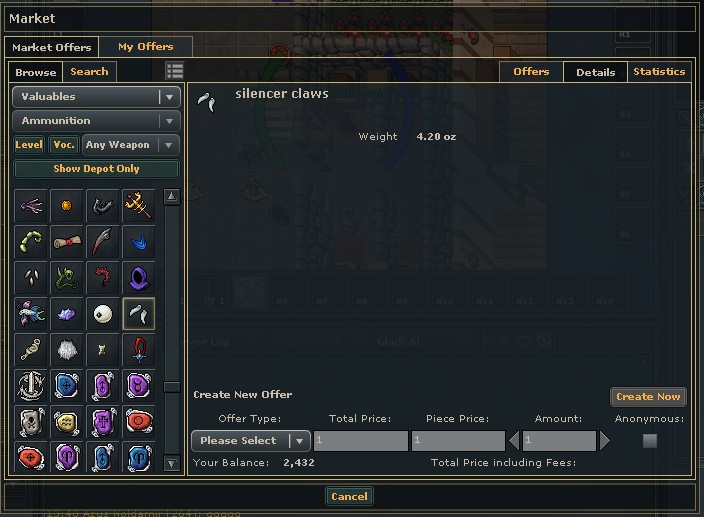The image size is (704, 517).
Task: Increase the offer amount with right arrow
Action: coord(604,441)
